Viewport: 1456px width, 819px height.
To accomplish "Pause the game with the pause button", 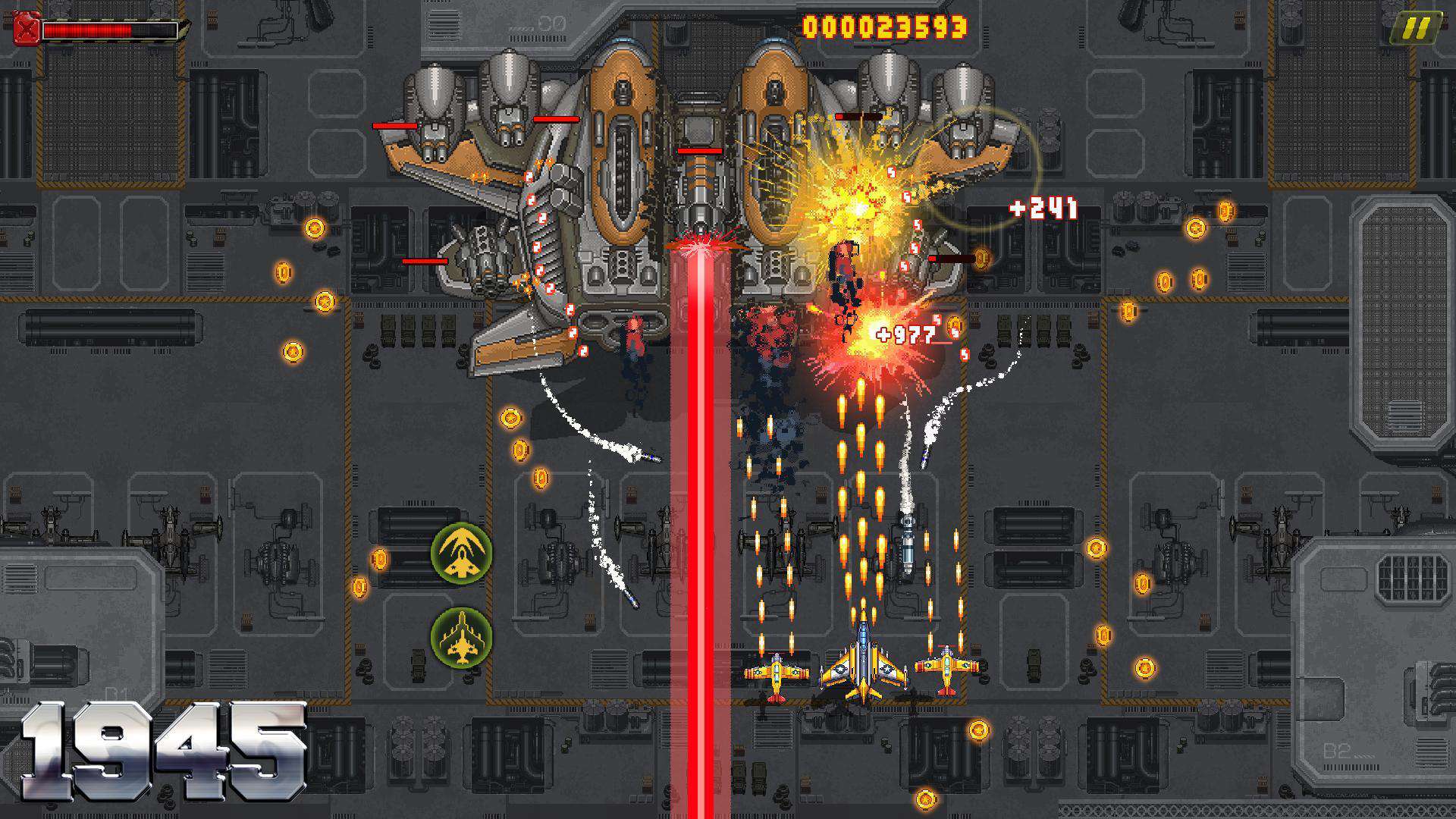I will pos(1417,29).
